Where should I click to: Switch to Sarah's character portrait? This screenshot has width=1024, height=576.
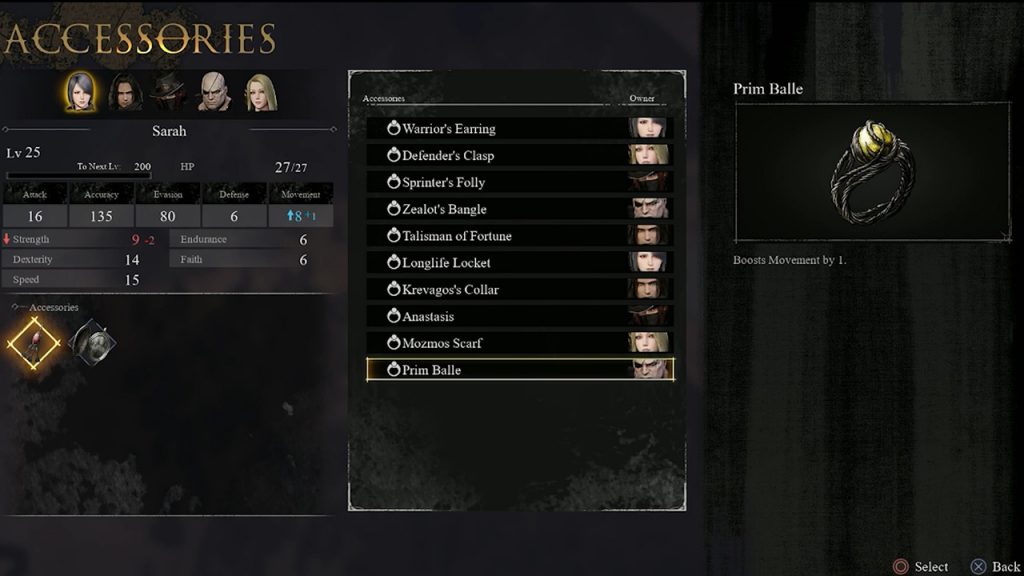(81, 92)
